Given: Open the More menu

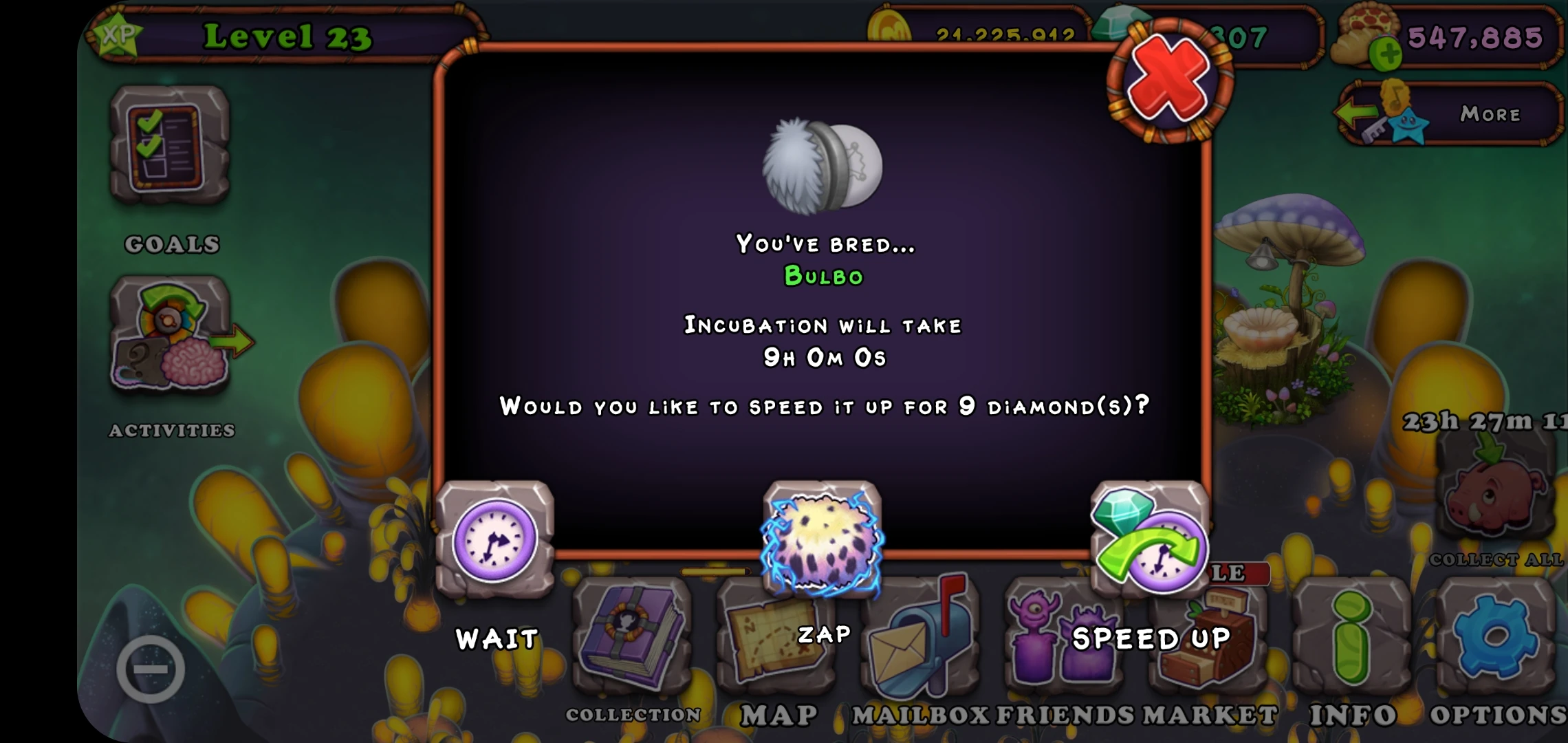Looking at the screenshot, I should (1489, 114).
